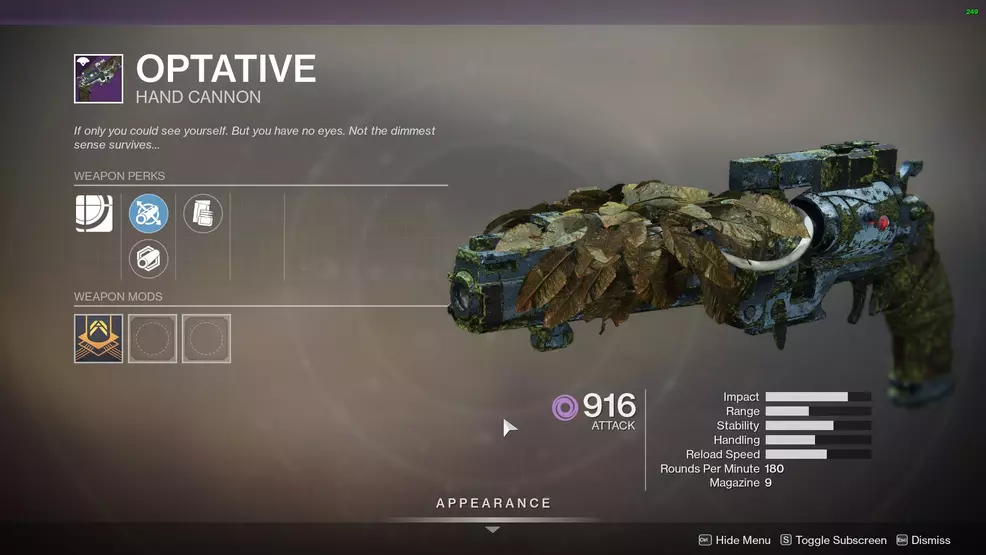Click the Optative weapon thumbnail icon
This screenshot has width=986, height=555.
[98, 79]
